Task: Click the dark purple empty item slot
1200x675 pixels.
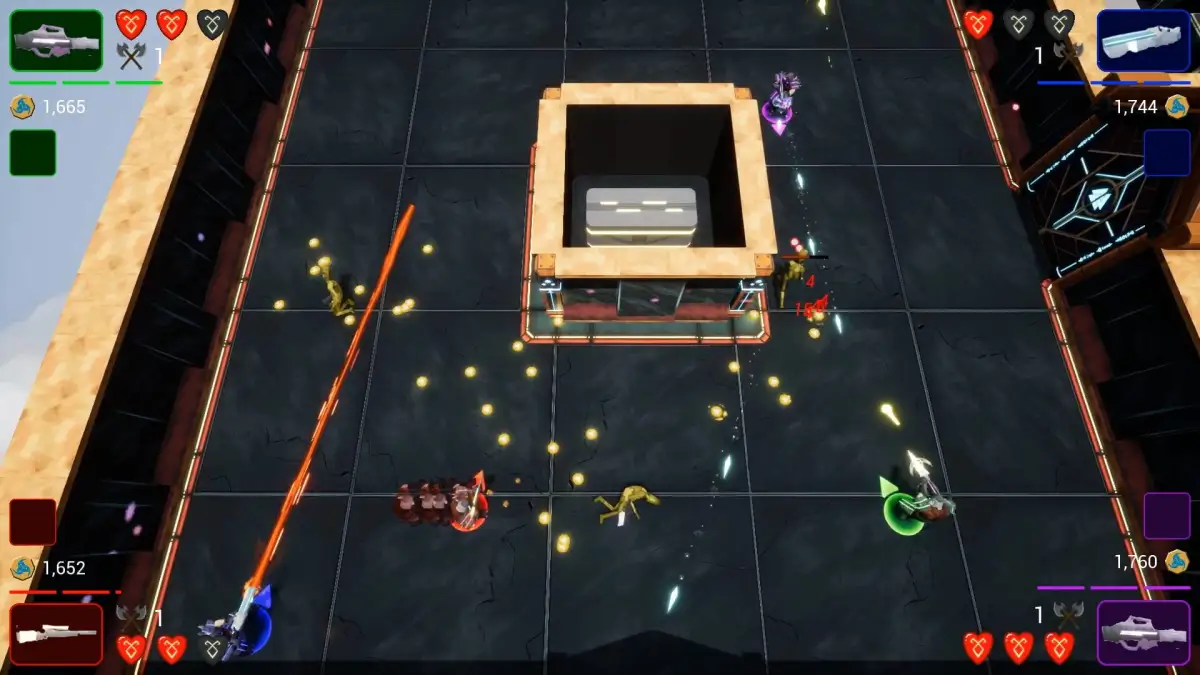Action: click(1167, 516)
